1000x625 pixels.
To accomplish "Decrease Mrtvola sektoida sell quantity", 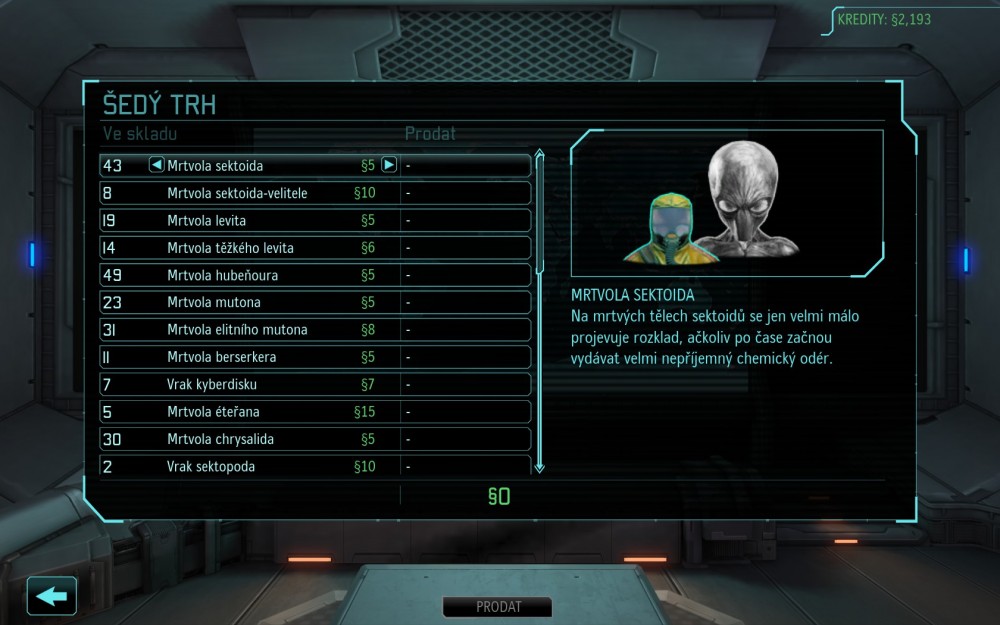I will point(156,165).
